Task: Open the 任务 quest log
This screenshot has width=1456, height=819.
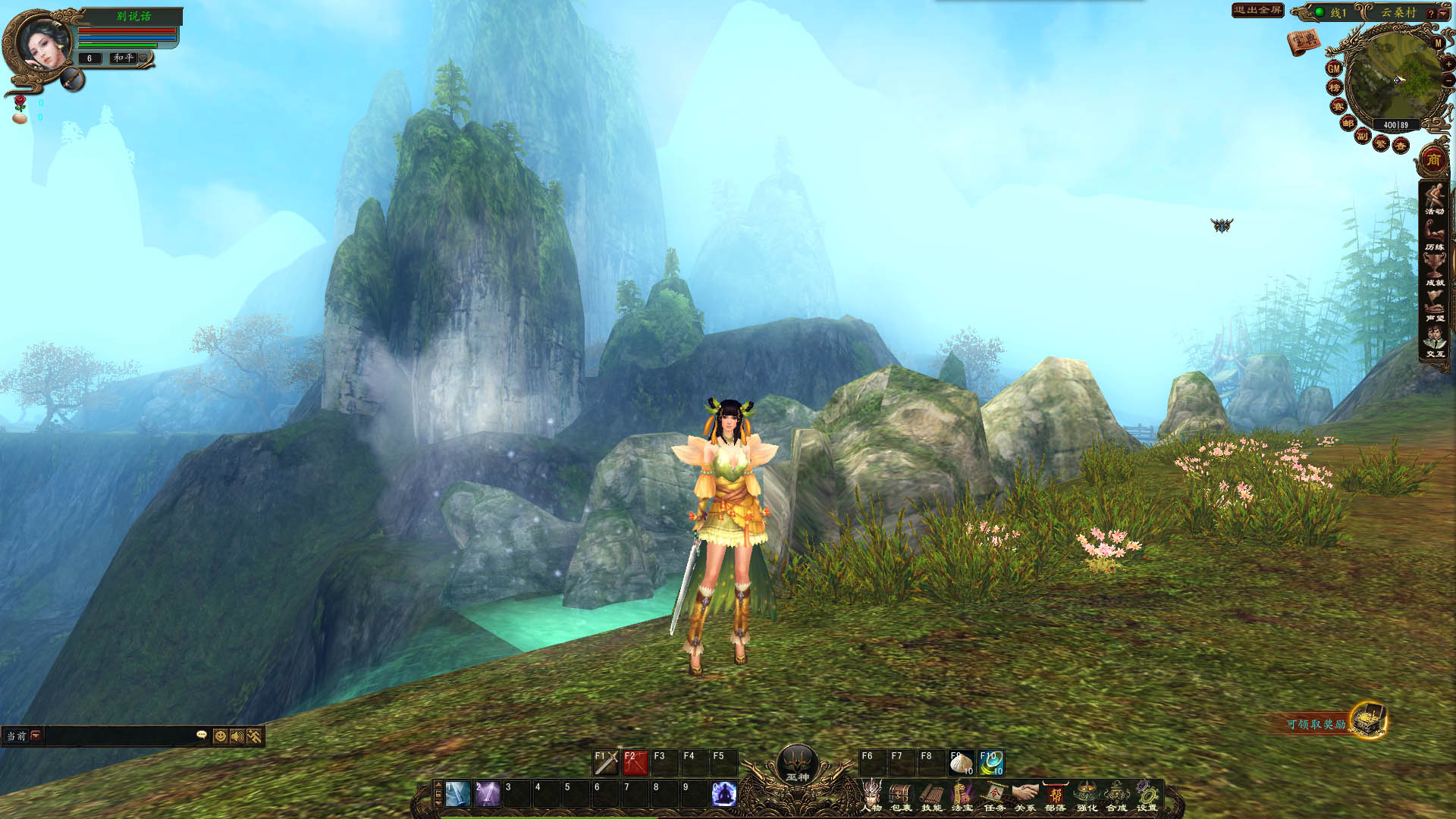Action: 993,796
